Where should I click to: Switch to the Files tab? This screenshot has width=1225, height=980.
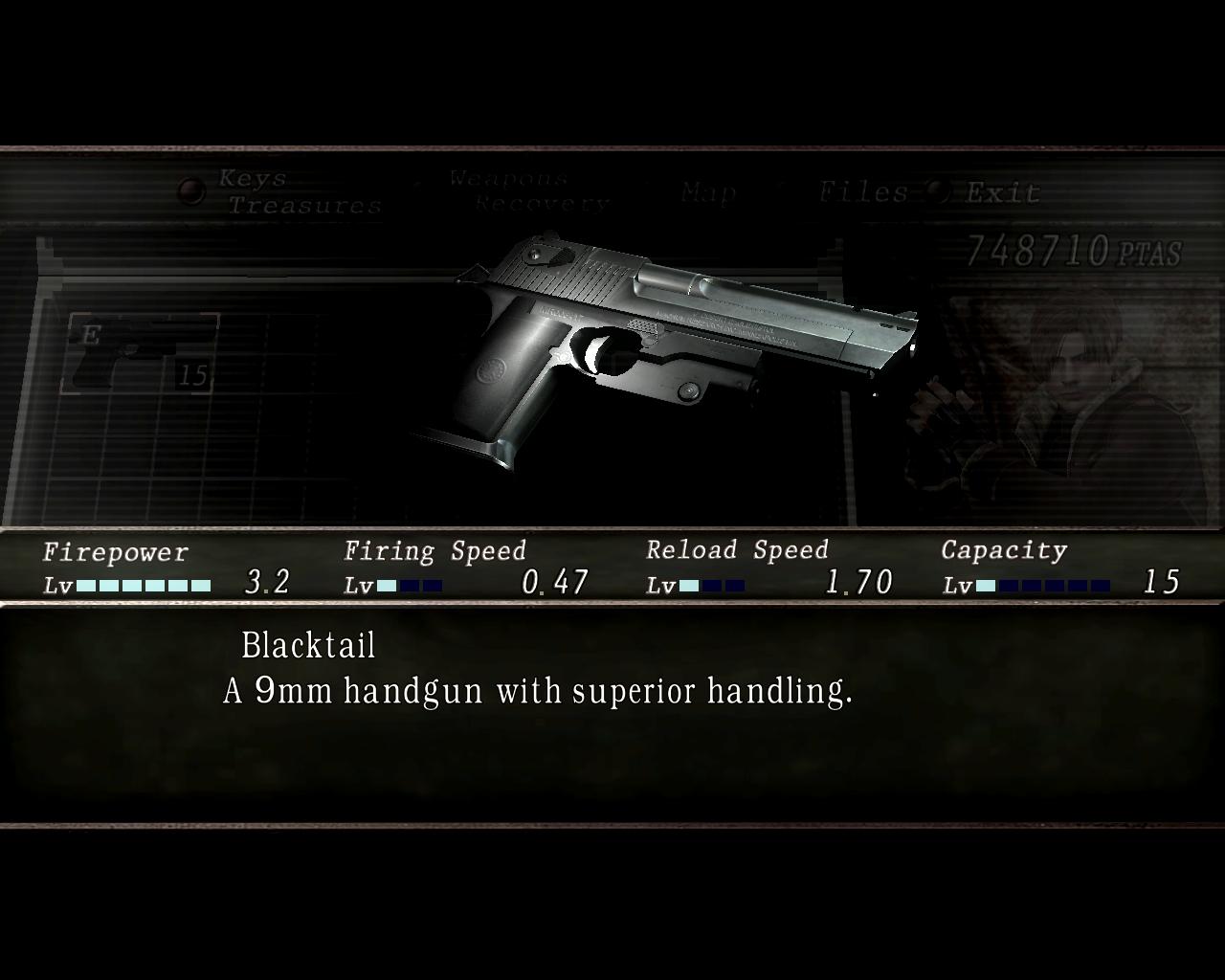(x=864, y=191)
